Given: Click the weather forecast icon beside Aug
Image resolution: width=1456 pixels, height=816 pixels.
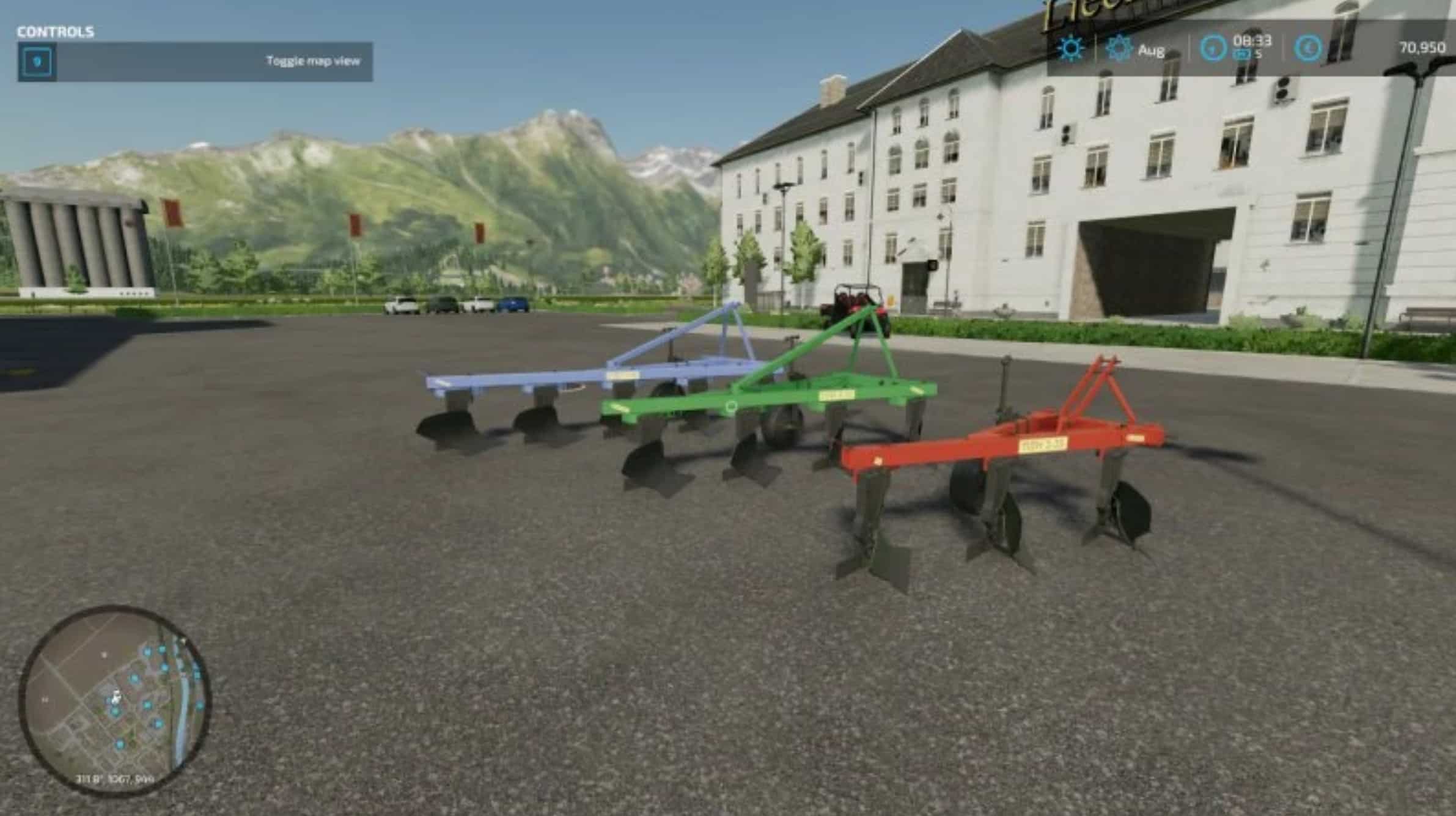Looking at the screenshot, I should pyautogui.click(x=1119, y=48).
